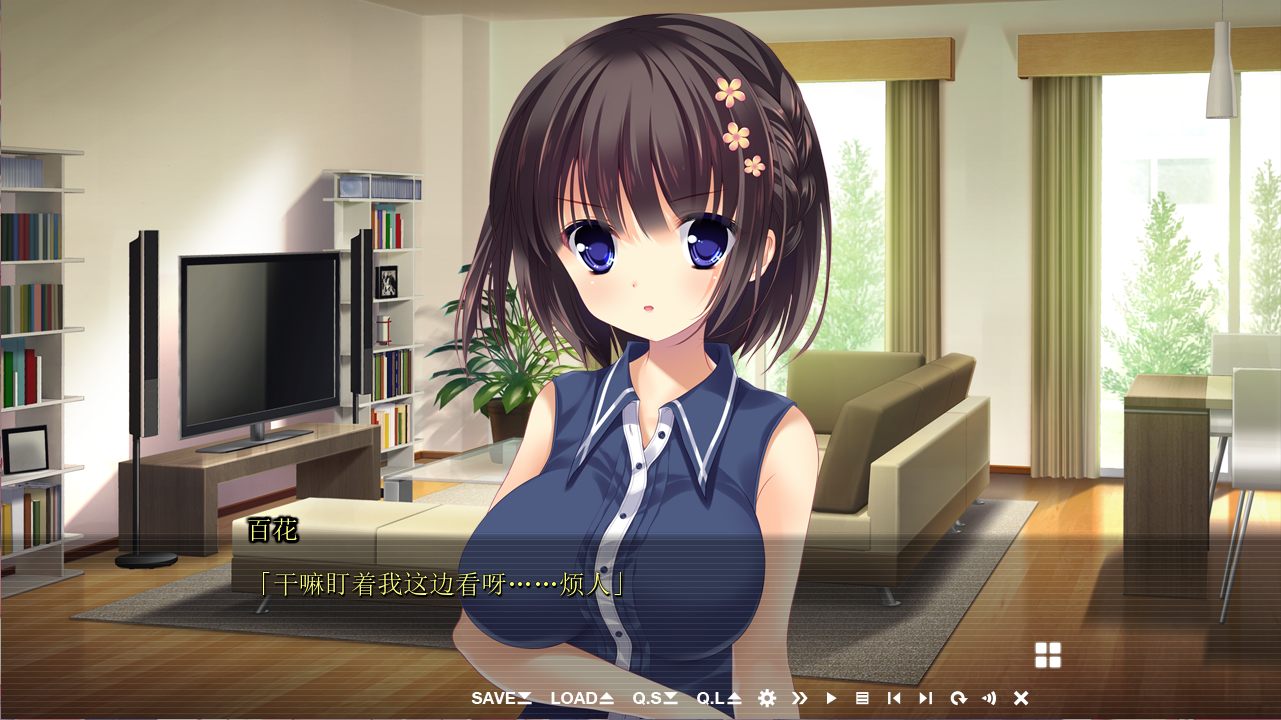Click the circular arrow replay icon
The height and width of the screenshot is (720, 1281).
(x=958, y=698)
